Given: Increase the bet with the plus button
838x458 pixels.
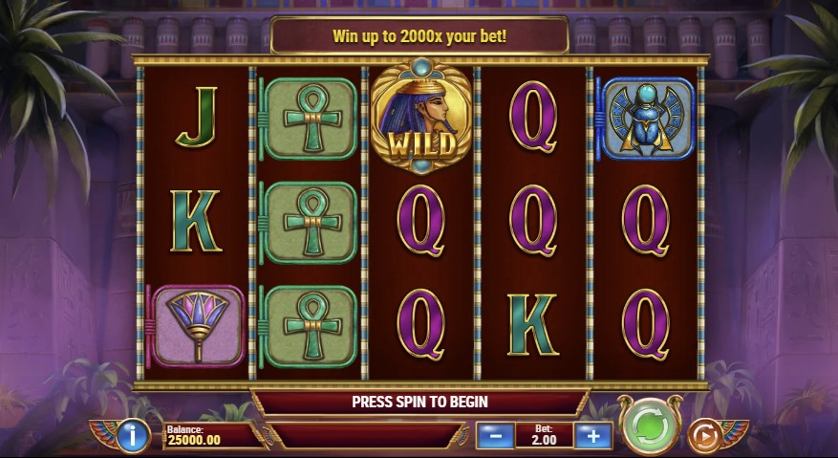Looking at the screenshot, I should coord(593,435).
